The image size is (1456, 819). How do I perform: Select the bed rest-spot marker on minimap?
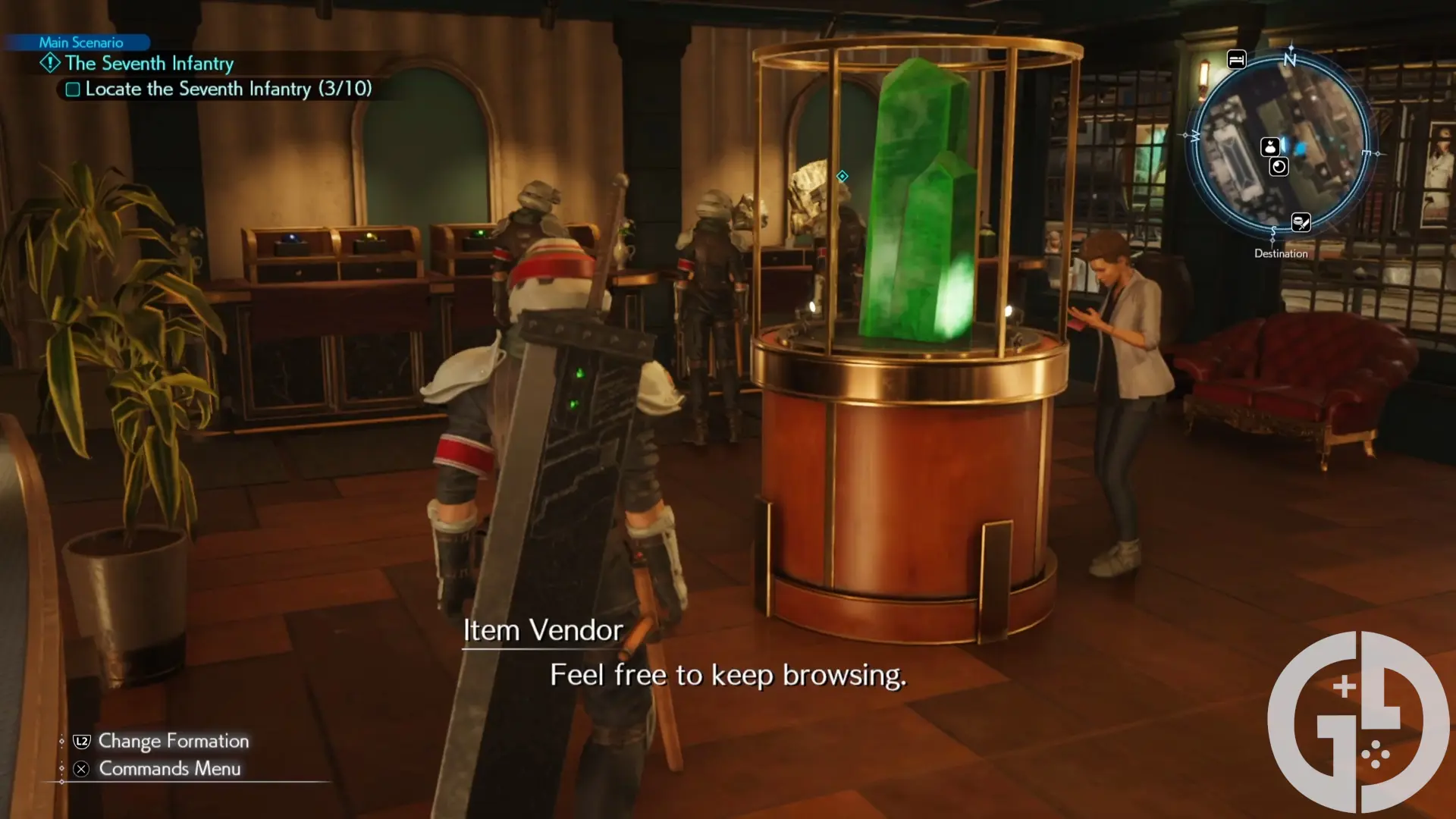pos(1236,60)
